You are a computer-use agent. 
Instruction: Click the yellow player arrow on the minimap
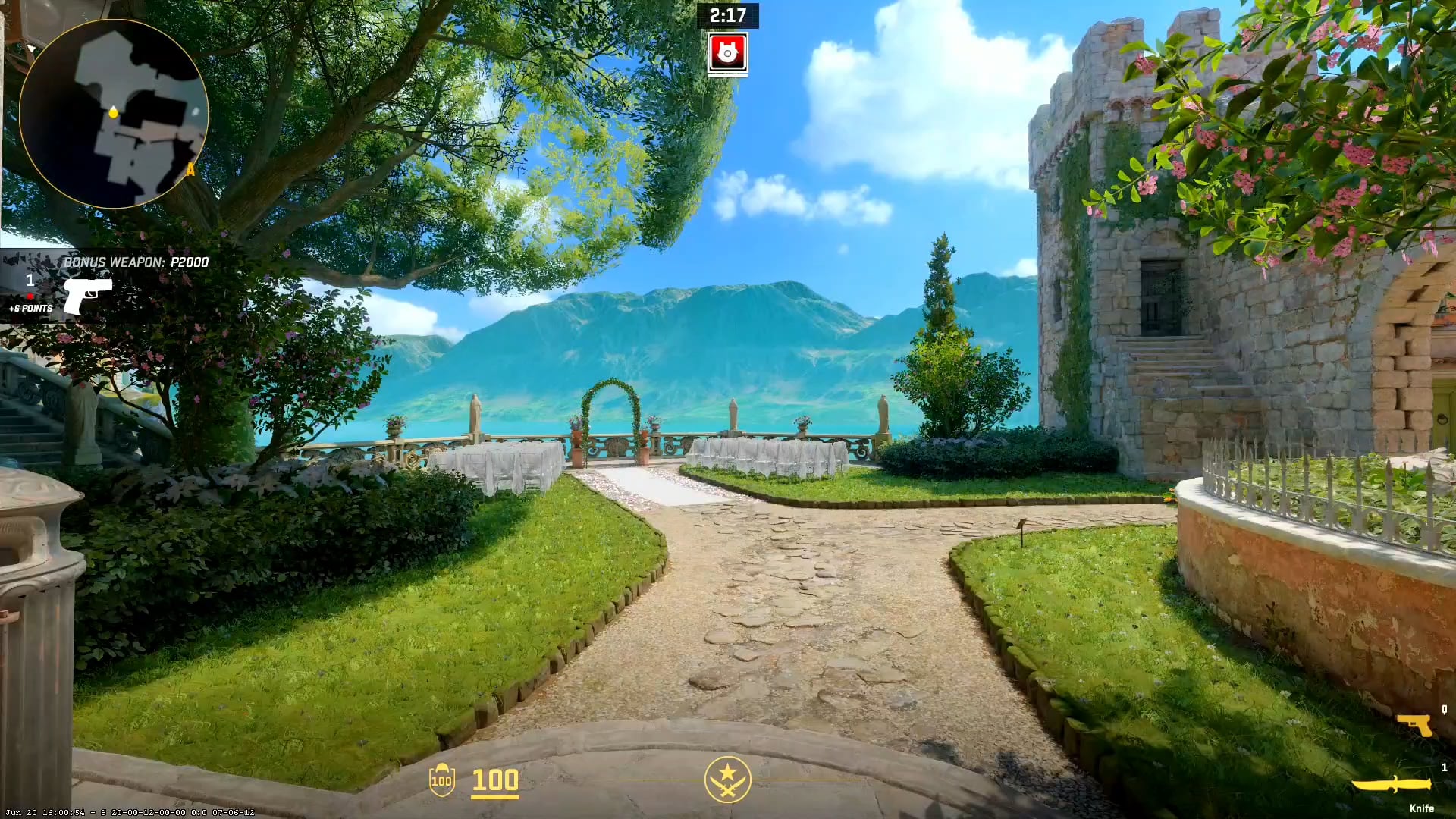click(112, 114)
